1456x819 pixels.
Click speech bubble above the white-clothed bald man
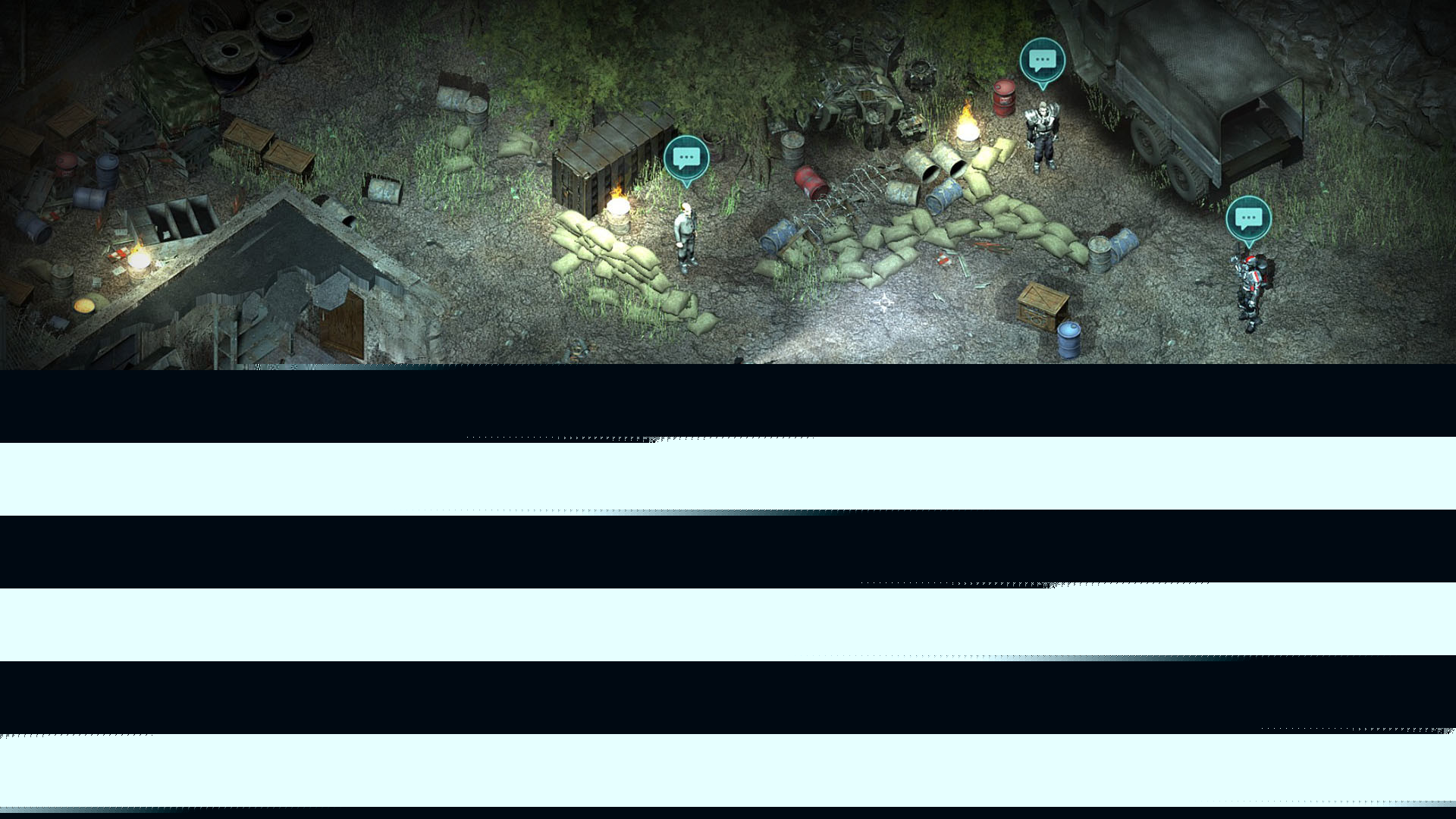pyautogui.click(x=686, y=158)
